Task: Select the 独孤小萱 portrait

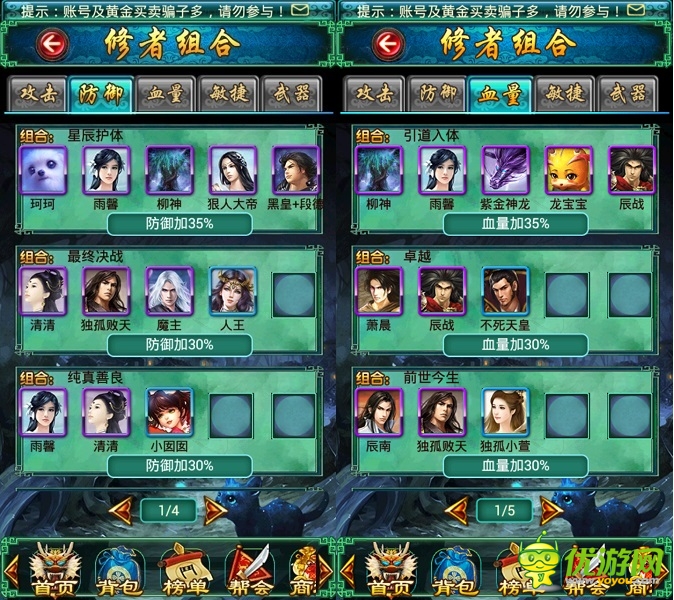Action: click(x=506, y=412)
